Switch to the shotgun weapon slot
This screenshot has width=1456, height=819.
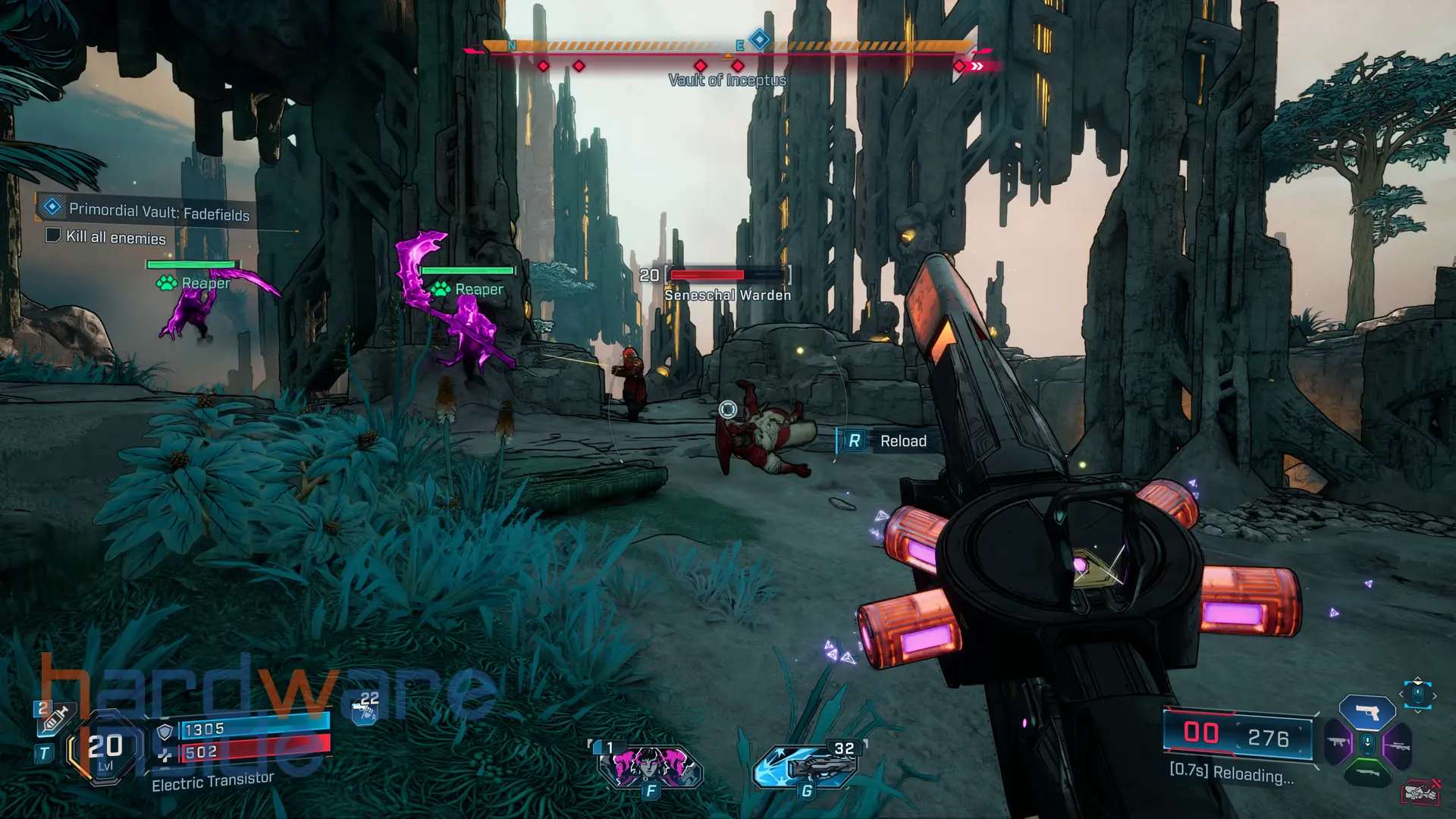click(1367, 773)
